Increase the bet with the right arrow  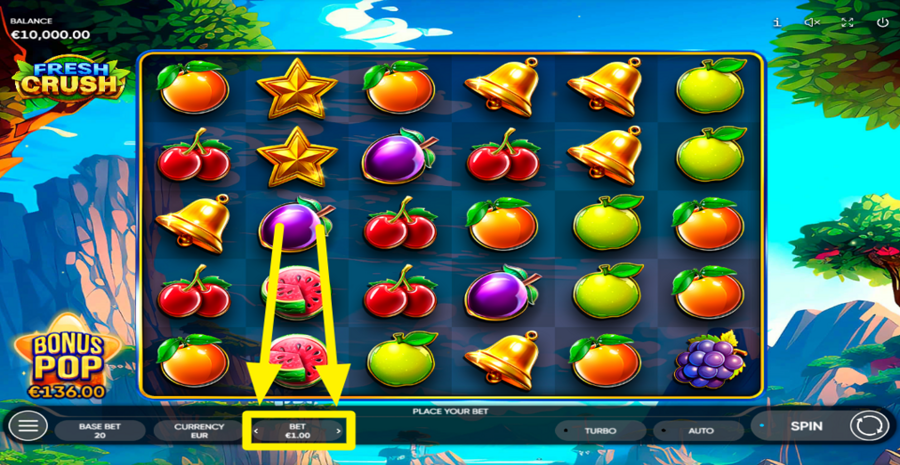click(x=339, y=432)
